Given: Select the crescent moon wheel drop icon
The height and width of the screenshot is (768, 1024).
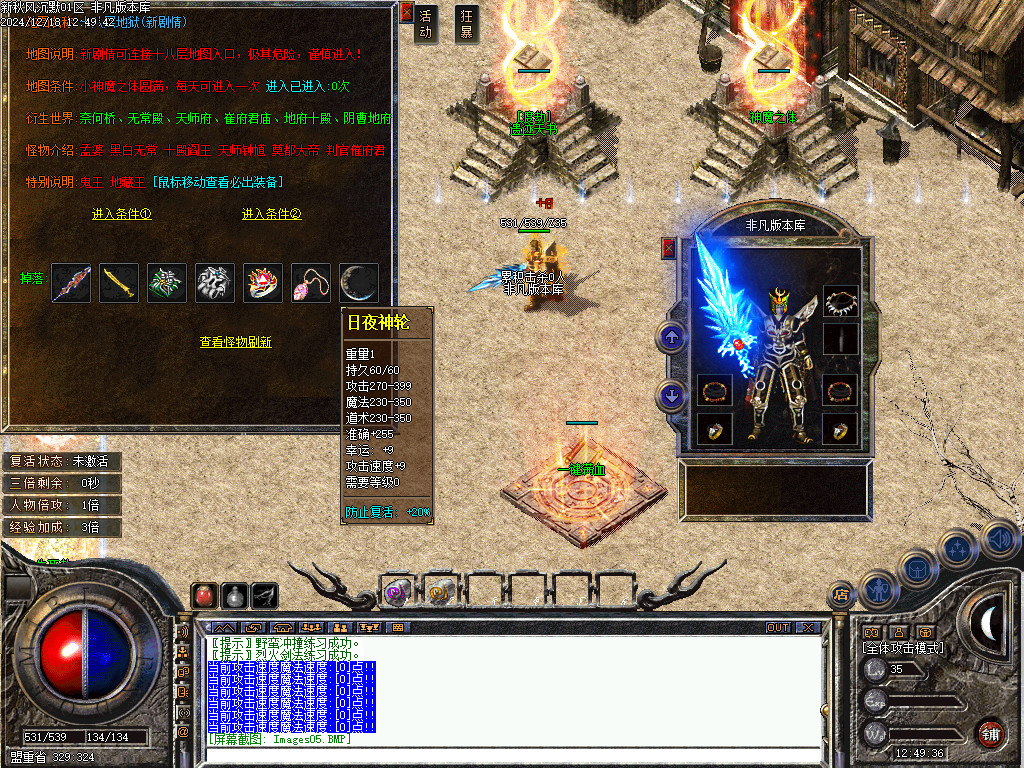Looking at the screenshot, I should tap(358, 283).
